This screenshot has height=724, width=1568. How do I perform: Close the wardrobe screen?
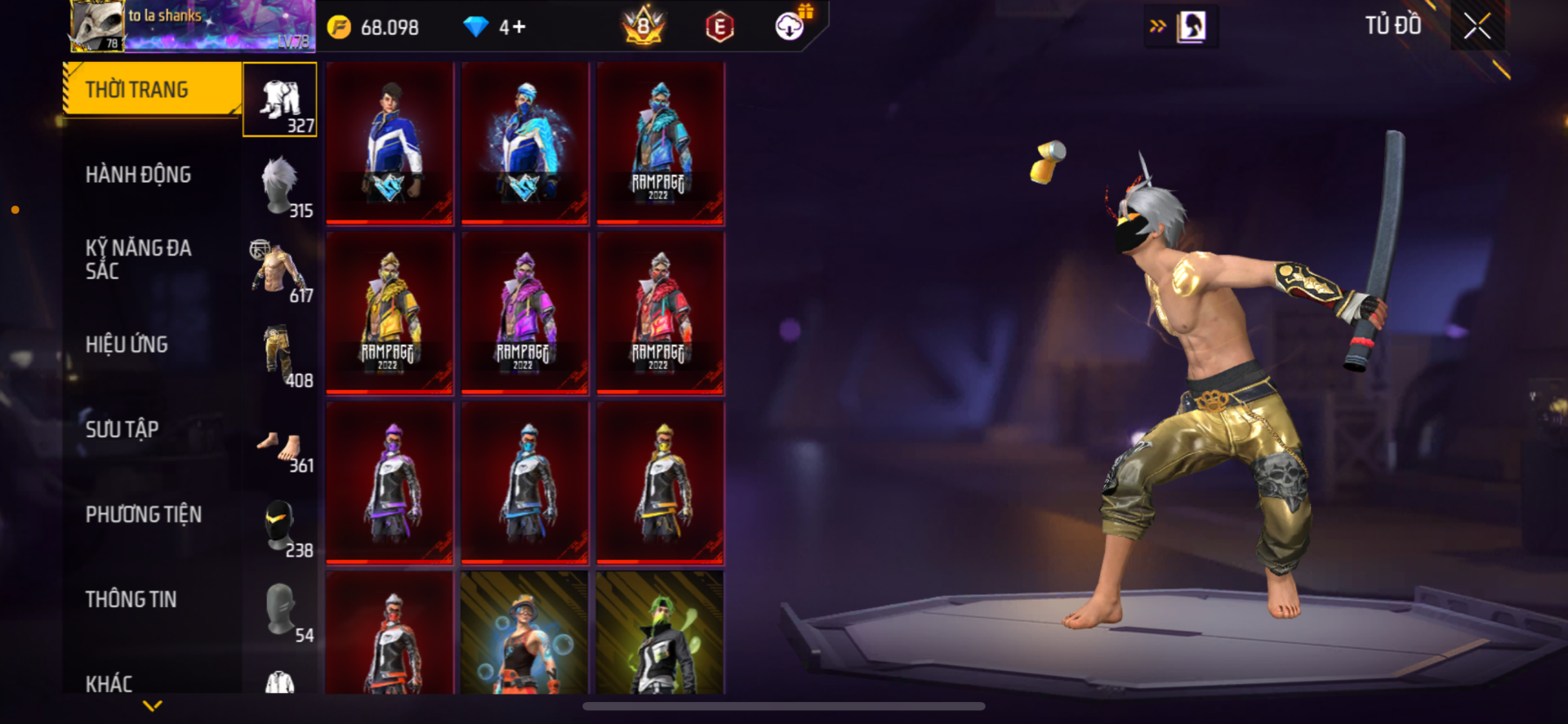point(1477,26)
